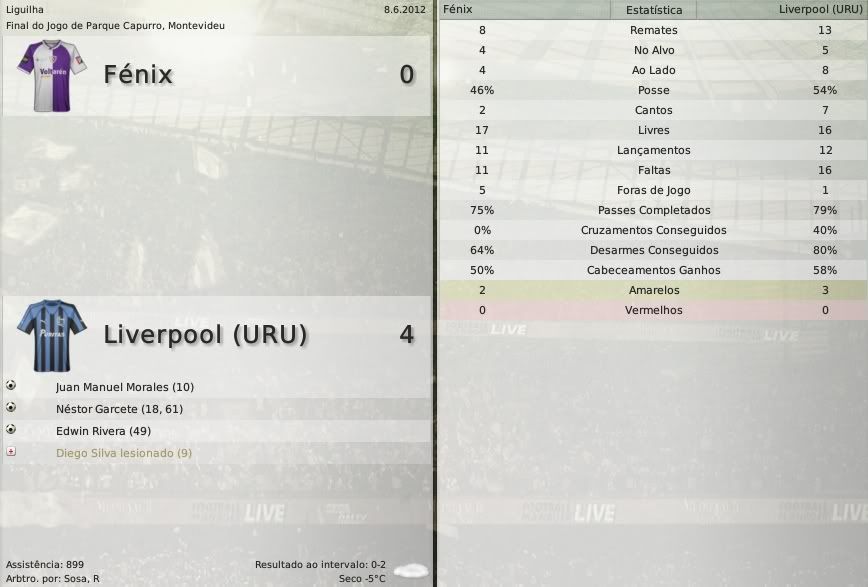Select the Passes Completados row
The height and width of the screenshot is (587, 868).
(653, 210)
